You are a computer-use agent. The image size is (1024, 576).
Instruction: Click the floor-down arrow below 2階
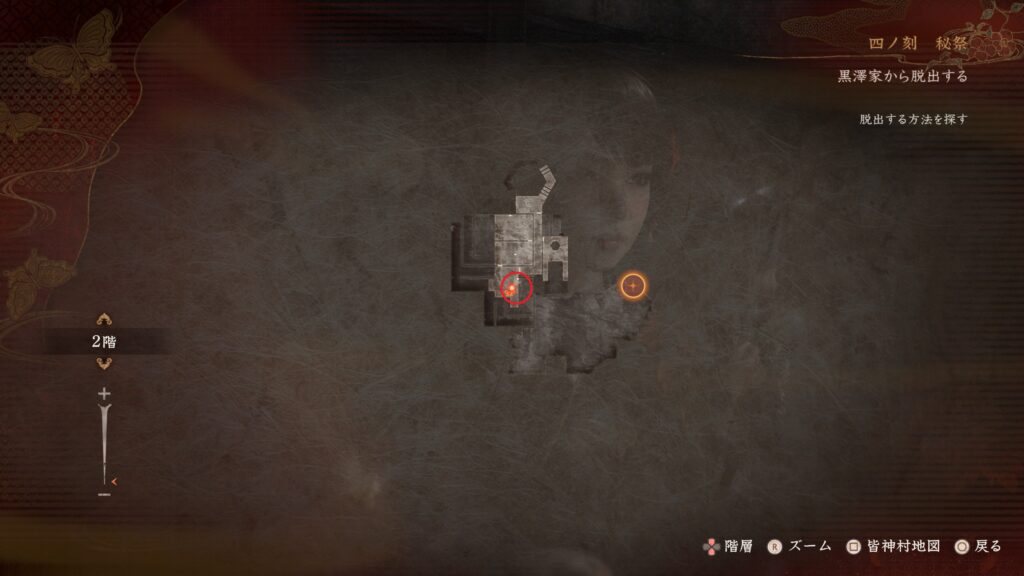102,364
